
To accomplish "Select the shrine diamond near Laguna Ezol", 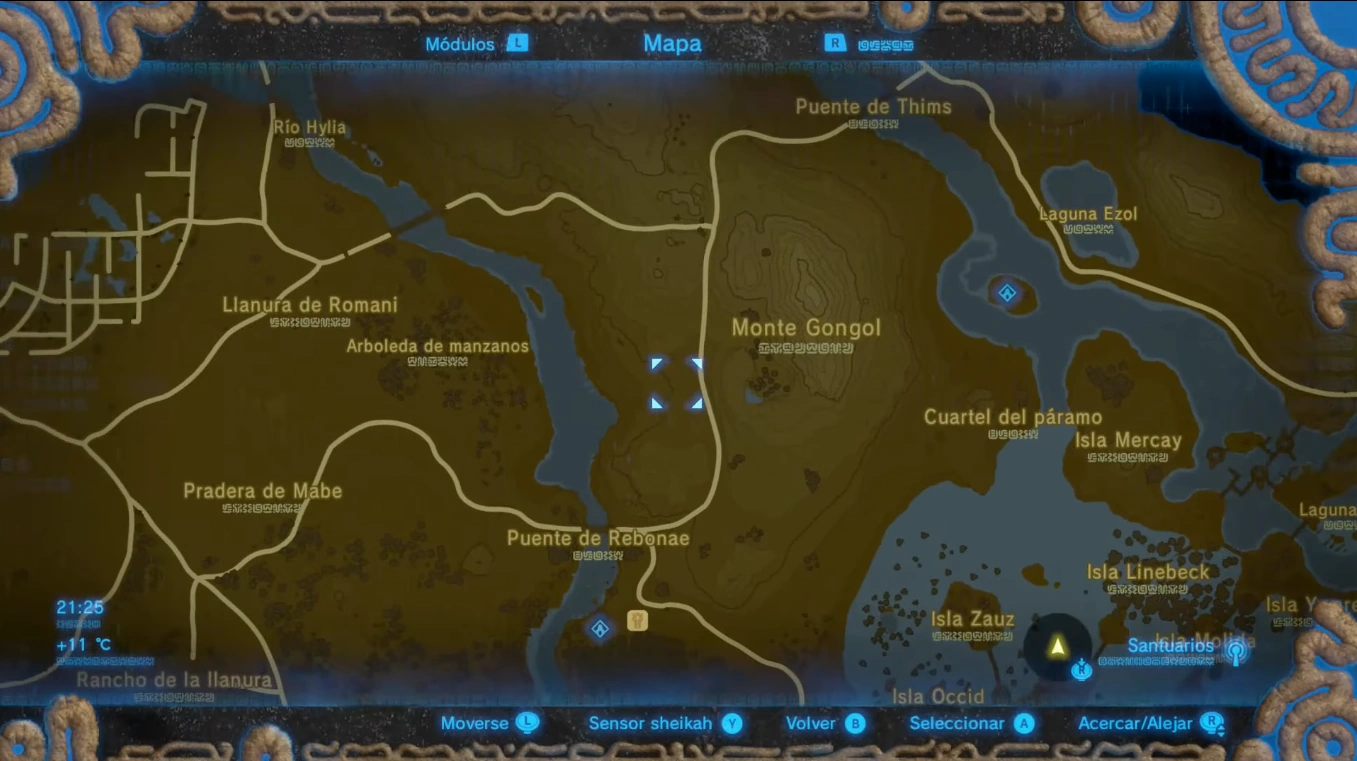I will pos(1007,293).
